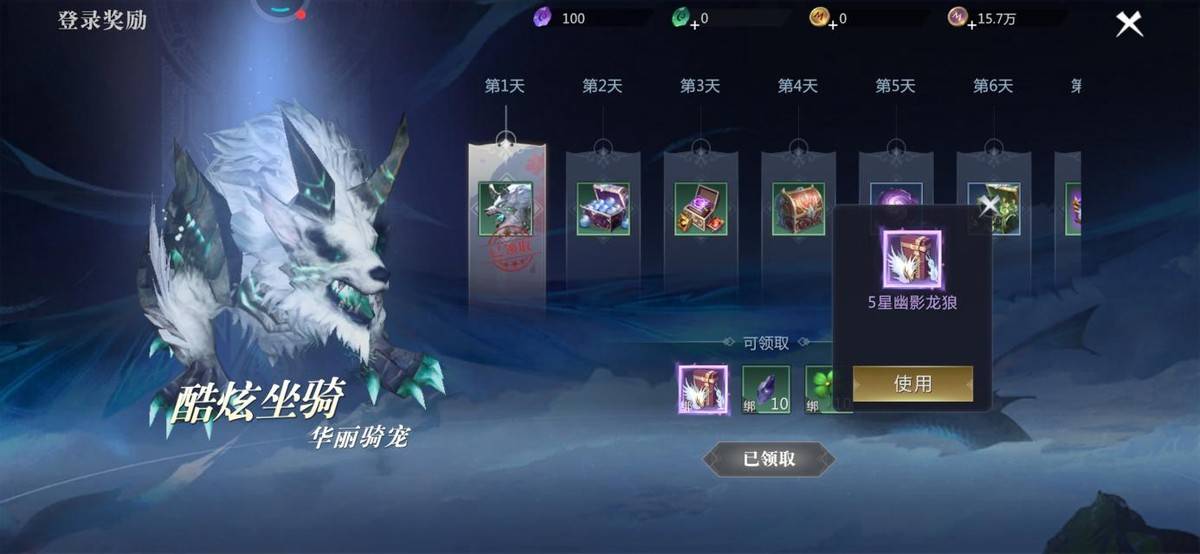Select the winged chest reward in 可领取 row
This screenshot has height=554, width=1200.
(703, 389)
